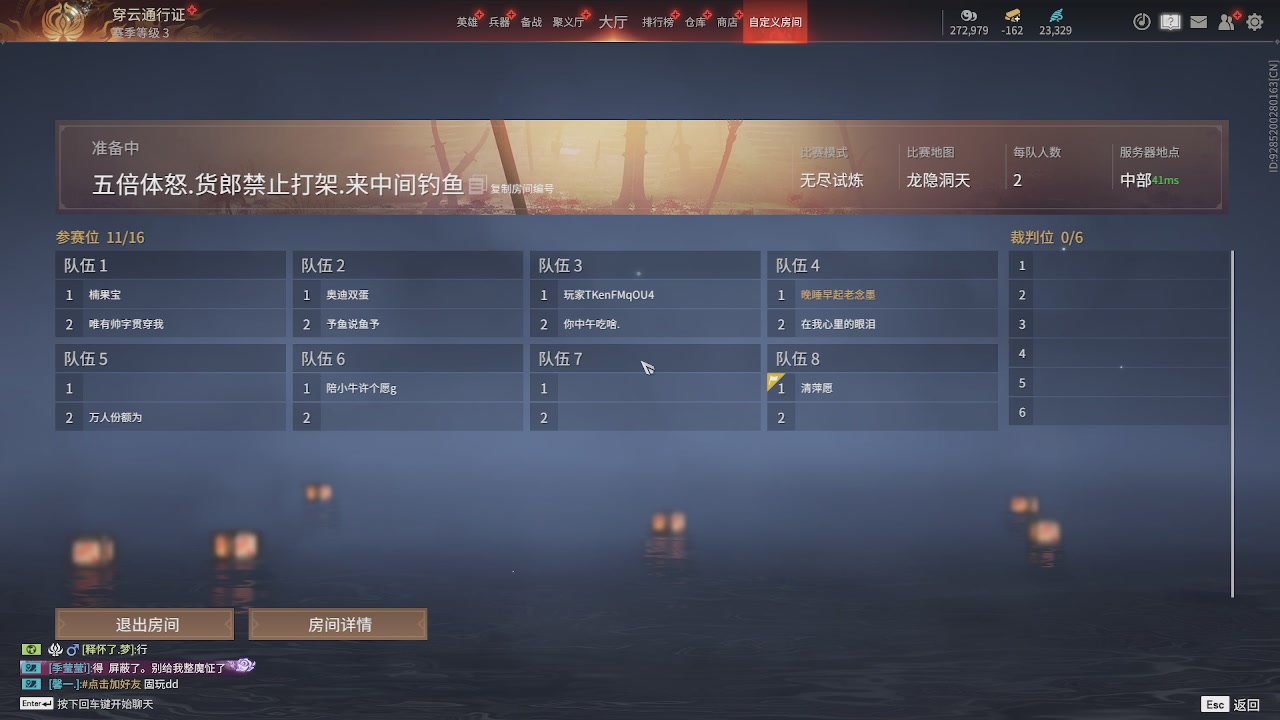Open the mail inbox icon
The width and height of the screenshot is (1280, 720).
click(1198, 21)
